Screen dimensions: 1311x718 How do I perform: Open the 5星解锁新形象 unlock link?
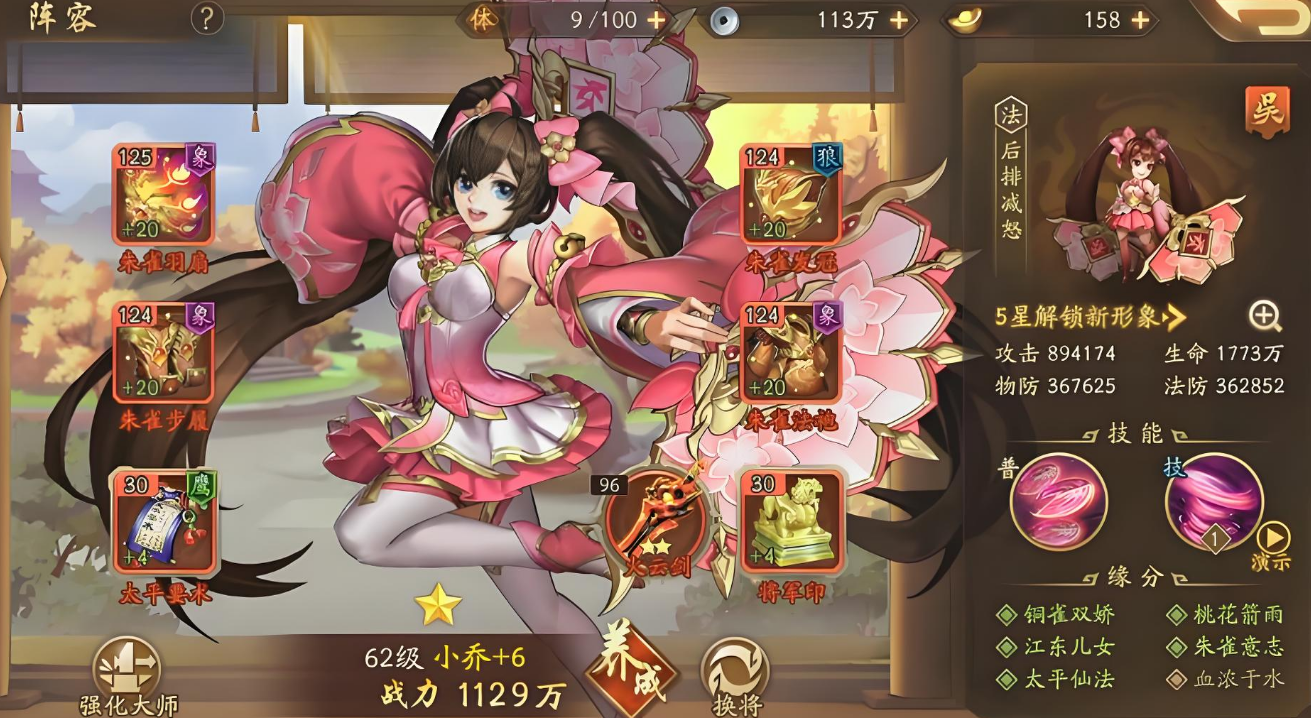[1090, 317]
